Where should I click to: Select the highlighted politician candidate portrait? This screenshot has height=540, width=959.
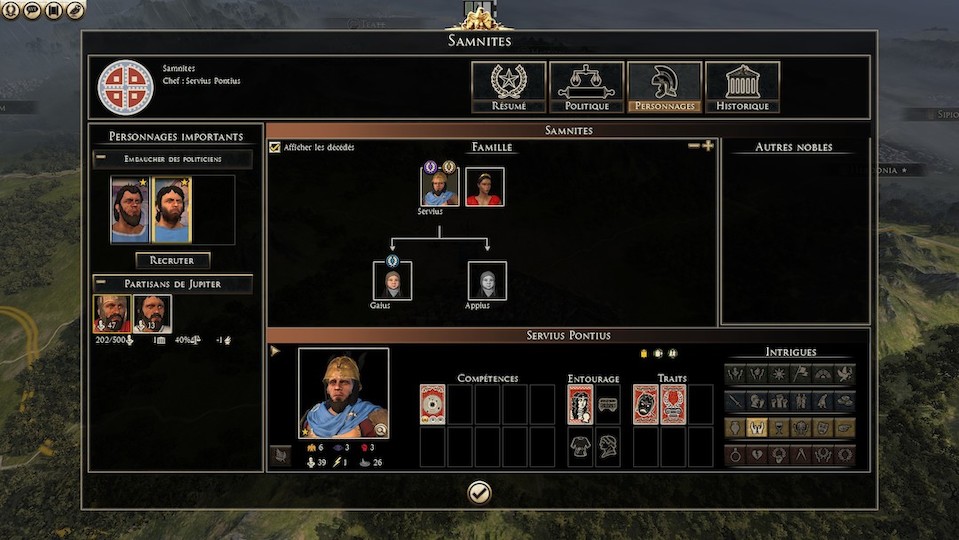pos(171,210)
